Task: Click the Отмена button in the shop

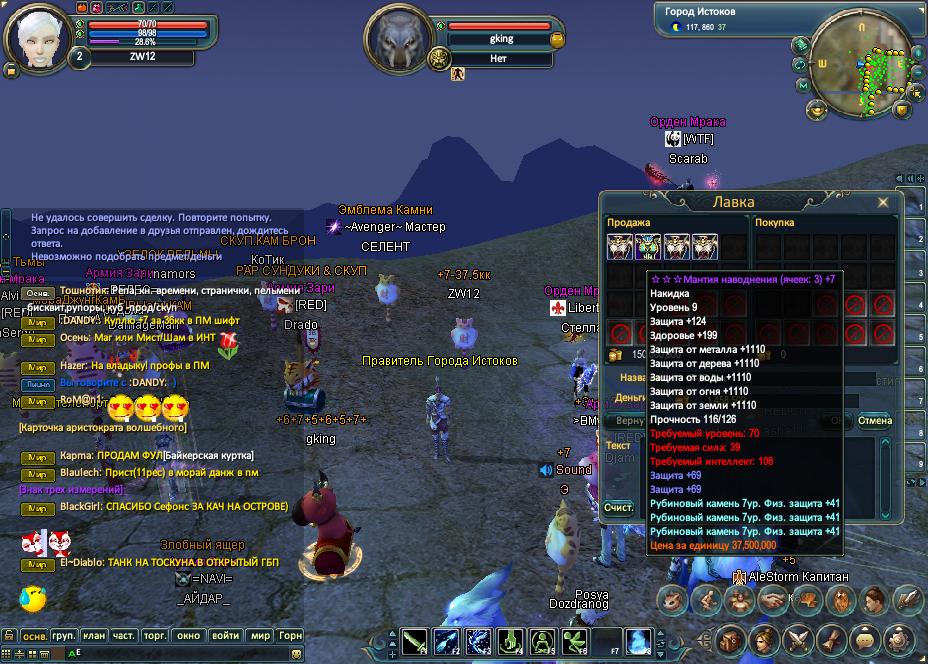Action: tap(874, 420)
